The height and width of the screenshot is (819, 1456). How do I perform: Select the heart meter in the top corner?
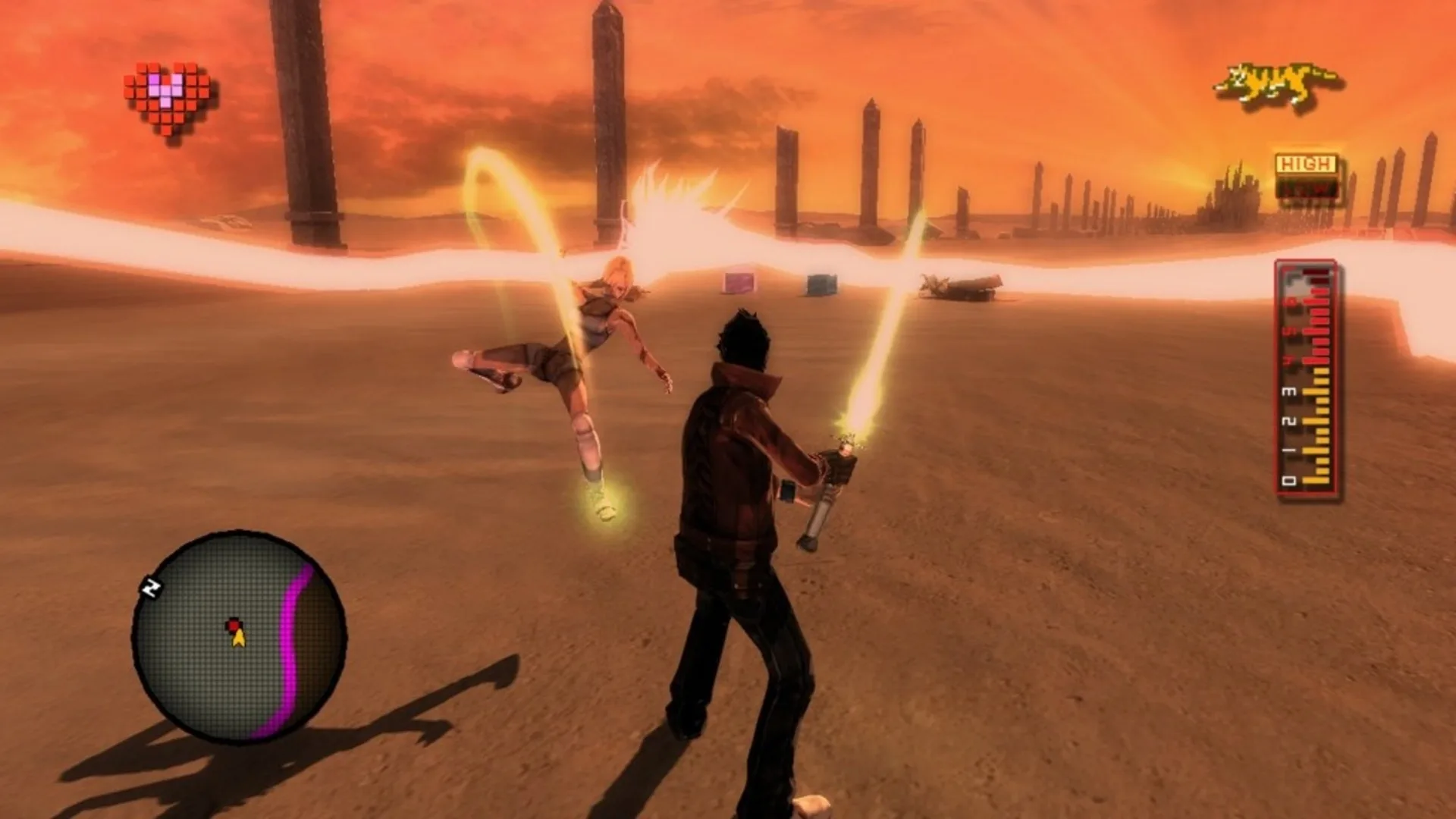point(165,91)
